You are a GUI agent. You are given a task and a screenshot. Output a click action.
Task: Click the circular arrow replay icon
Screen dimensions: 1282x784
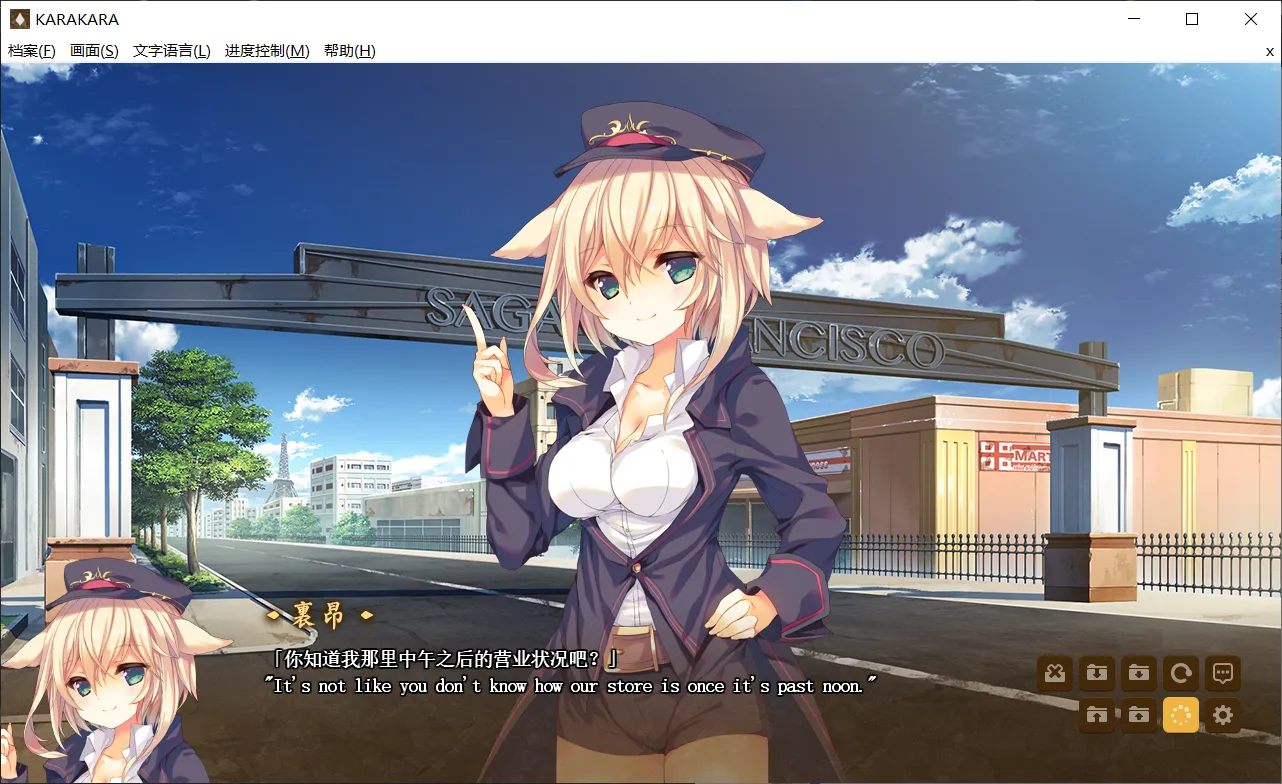click(x=1180, y=673)
